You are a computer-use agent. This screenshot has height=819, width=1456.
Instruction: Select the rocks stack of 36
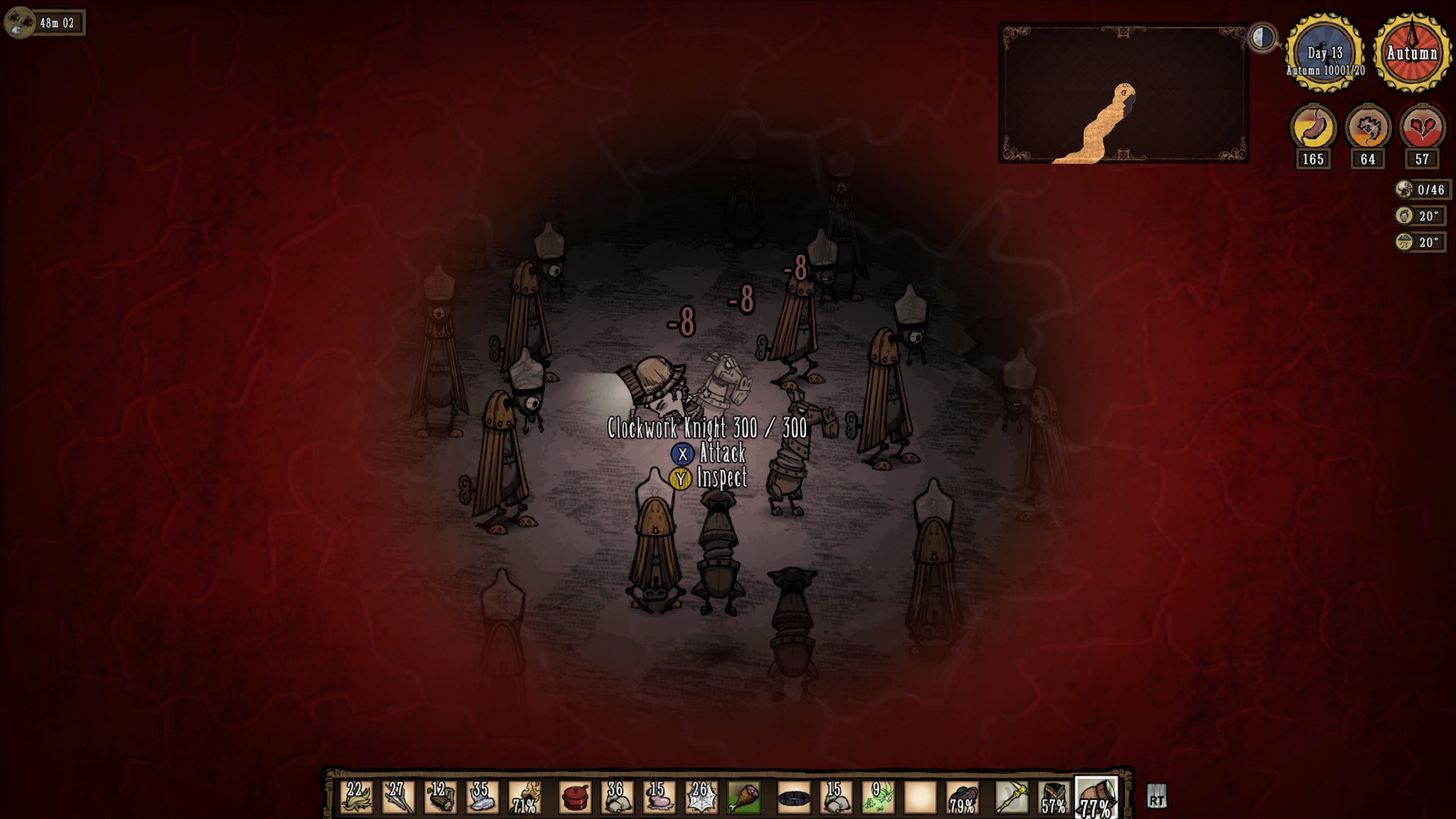617,798
